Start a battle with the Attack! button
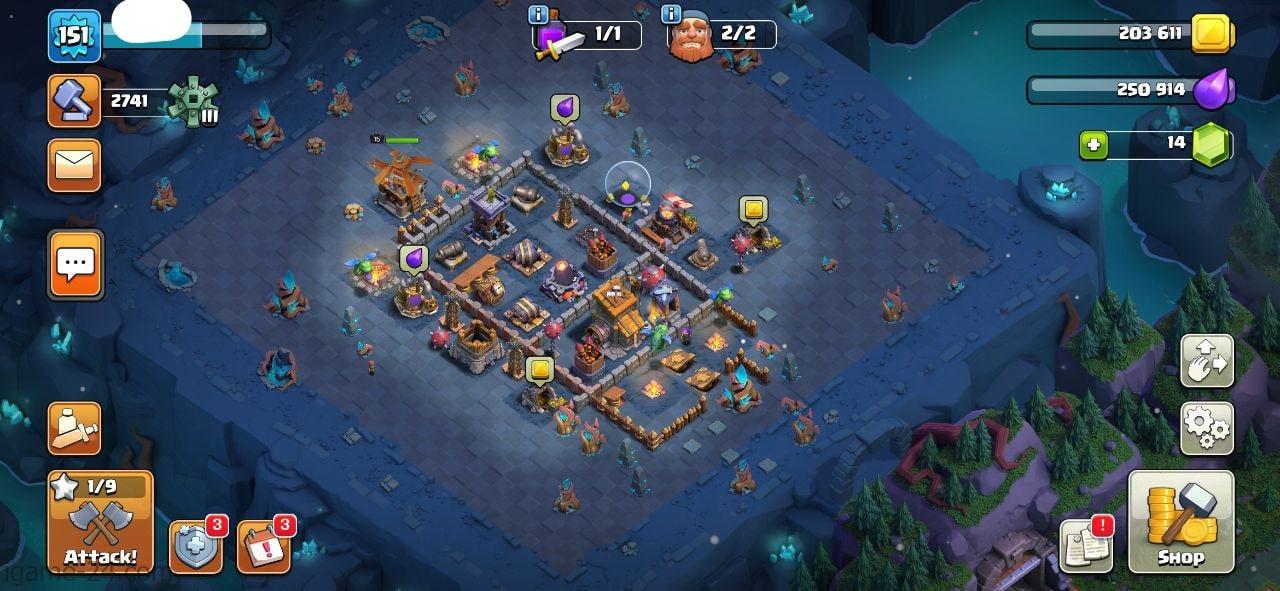The width and height of the screenshot is (1280, 591). point(100,522)
